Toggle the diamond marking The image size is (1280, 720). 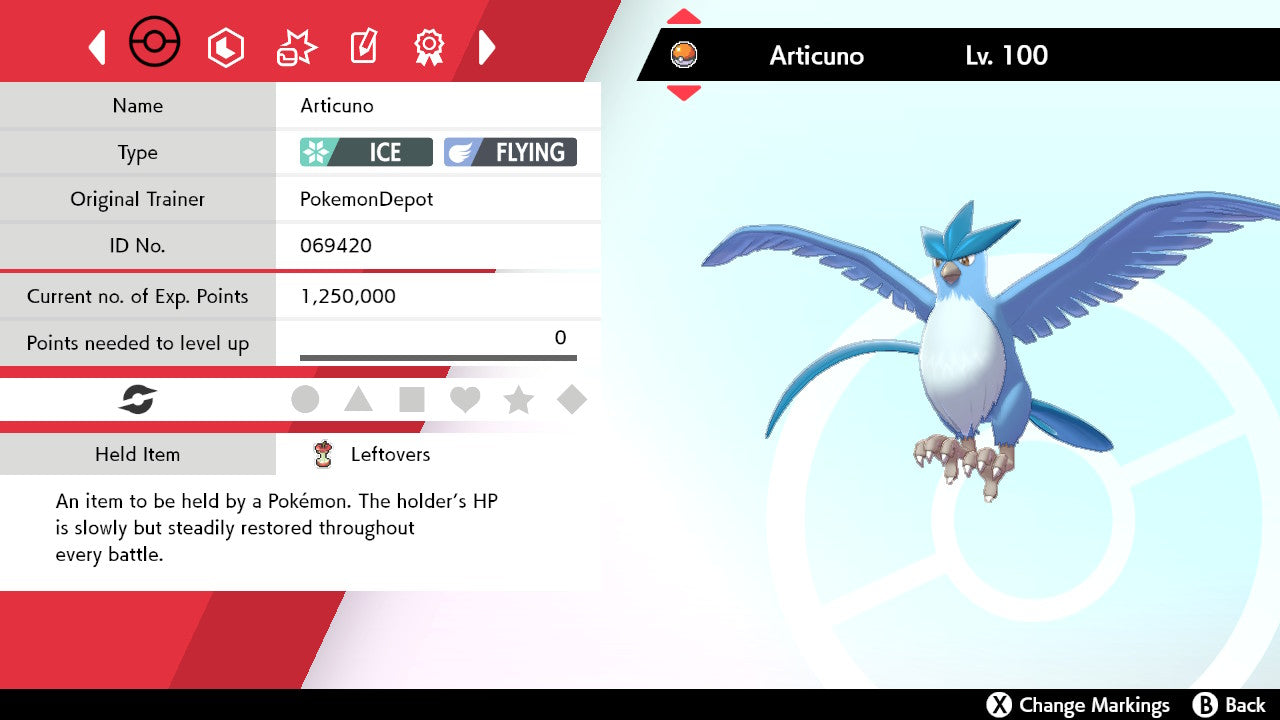tap(571, 400)
